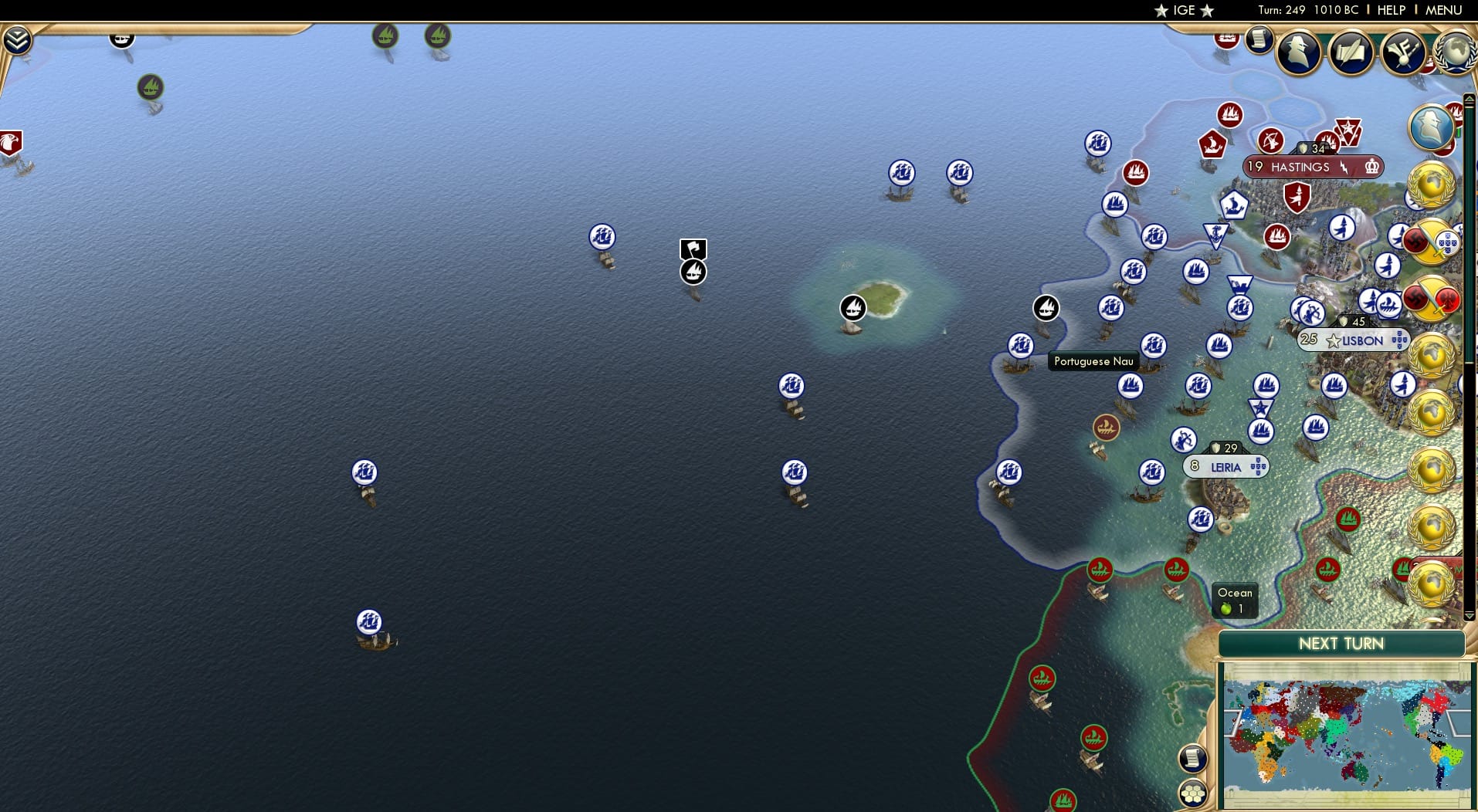Select the barbarian ship flag near the island
1478x812 pixels.
[853, 307]
